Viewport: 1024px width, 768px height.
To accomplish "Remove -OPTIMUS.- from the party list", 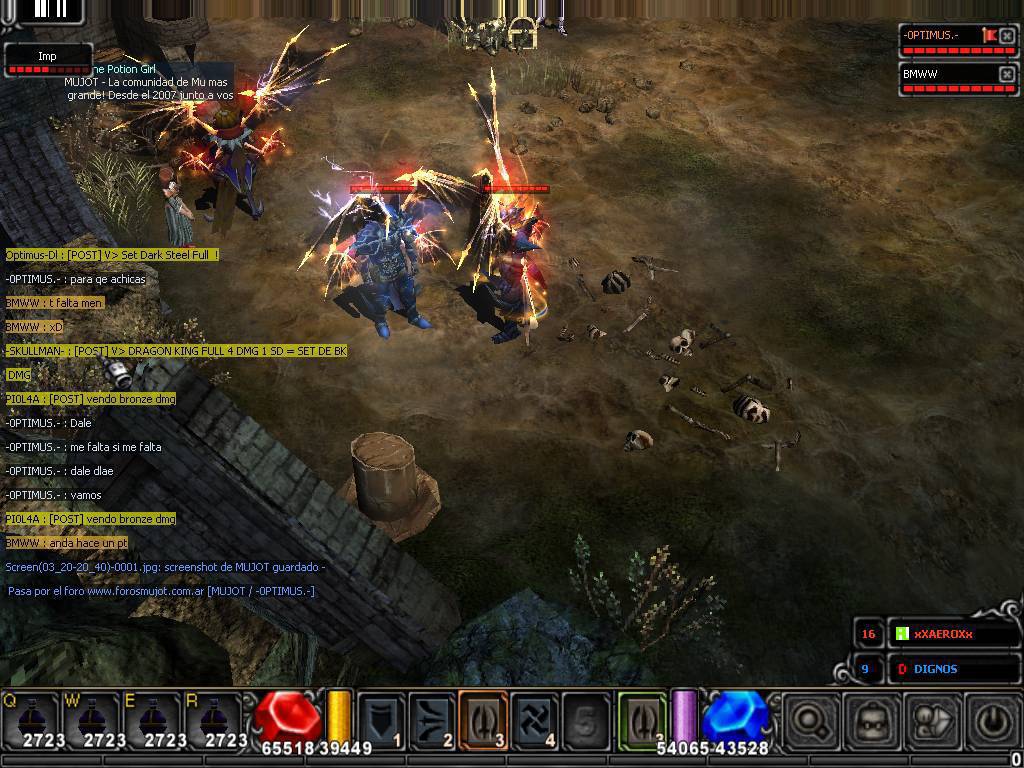I will coord(1007,36).
